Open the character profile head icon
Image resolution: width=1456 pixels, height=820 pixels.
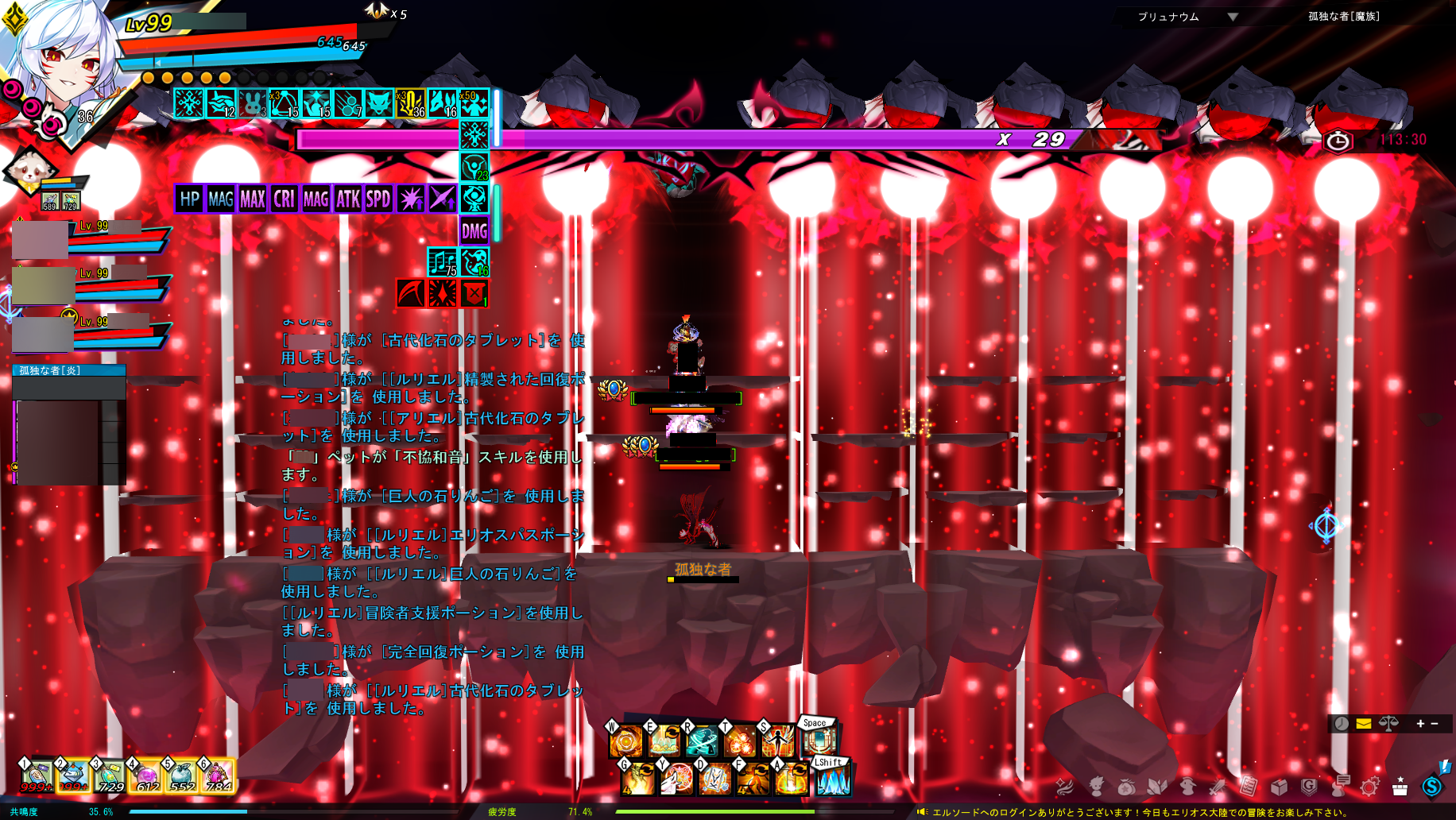click(1097, 787)
